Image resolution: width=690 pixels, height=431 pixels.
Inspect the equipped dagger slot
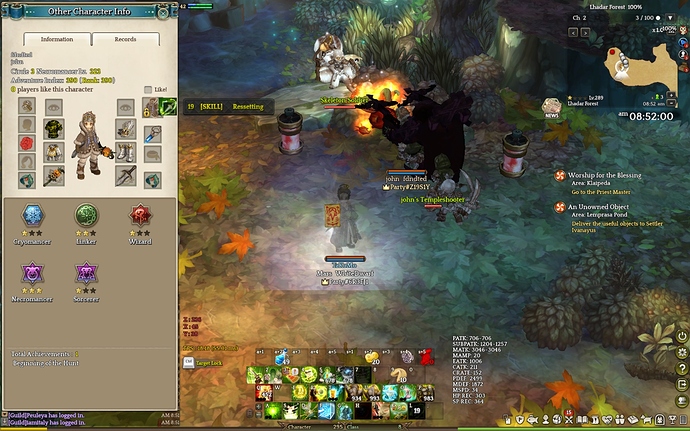126,174
